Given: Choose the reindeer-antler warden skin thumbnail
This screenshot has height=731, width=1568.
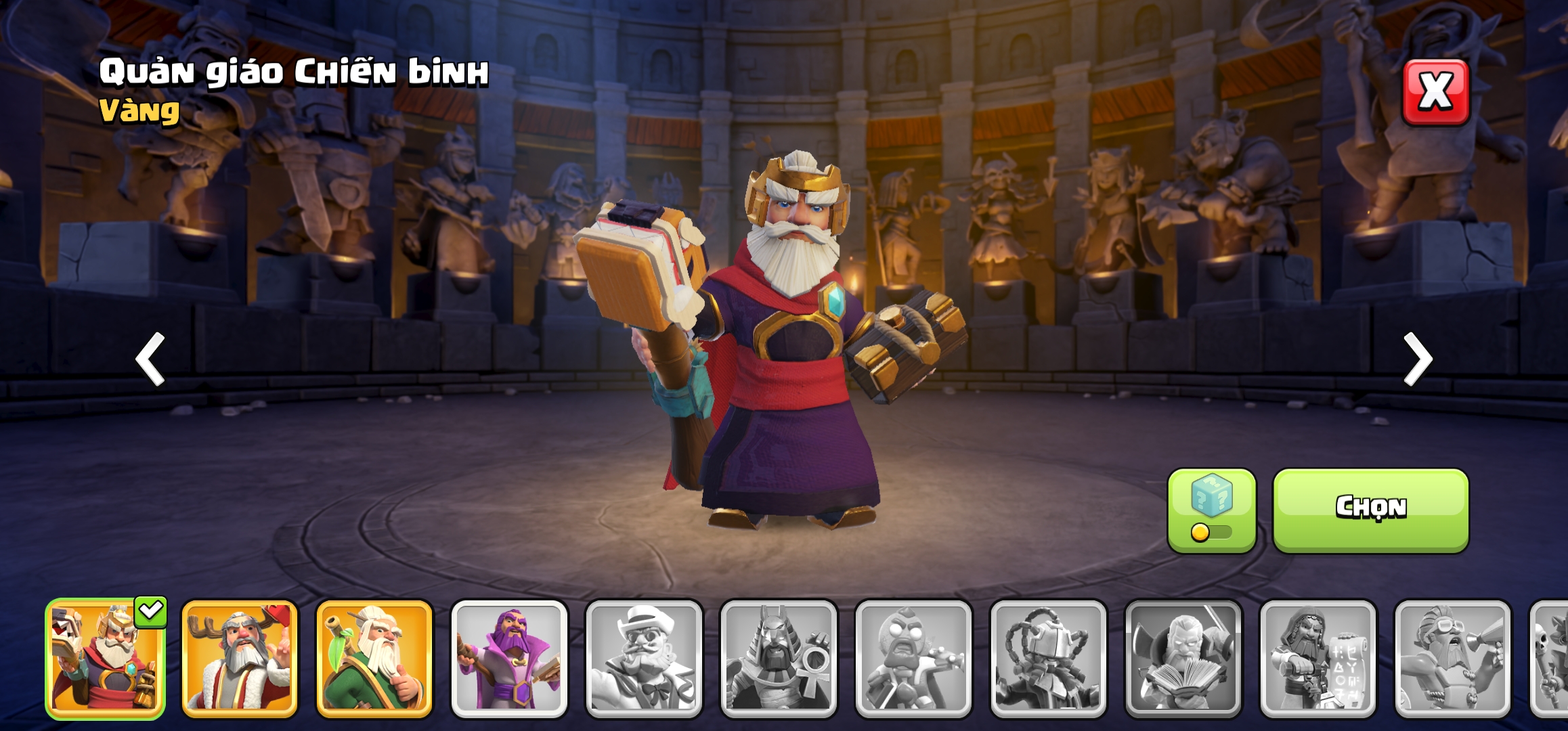Looking at the screenshot, I should pos(239,659).
